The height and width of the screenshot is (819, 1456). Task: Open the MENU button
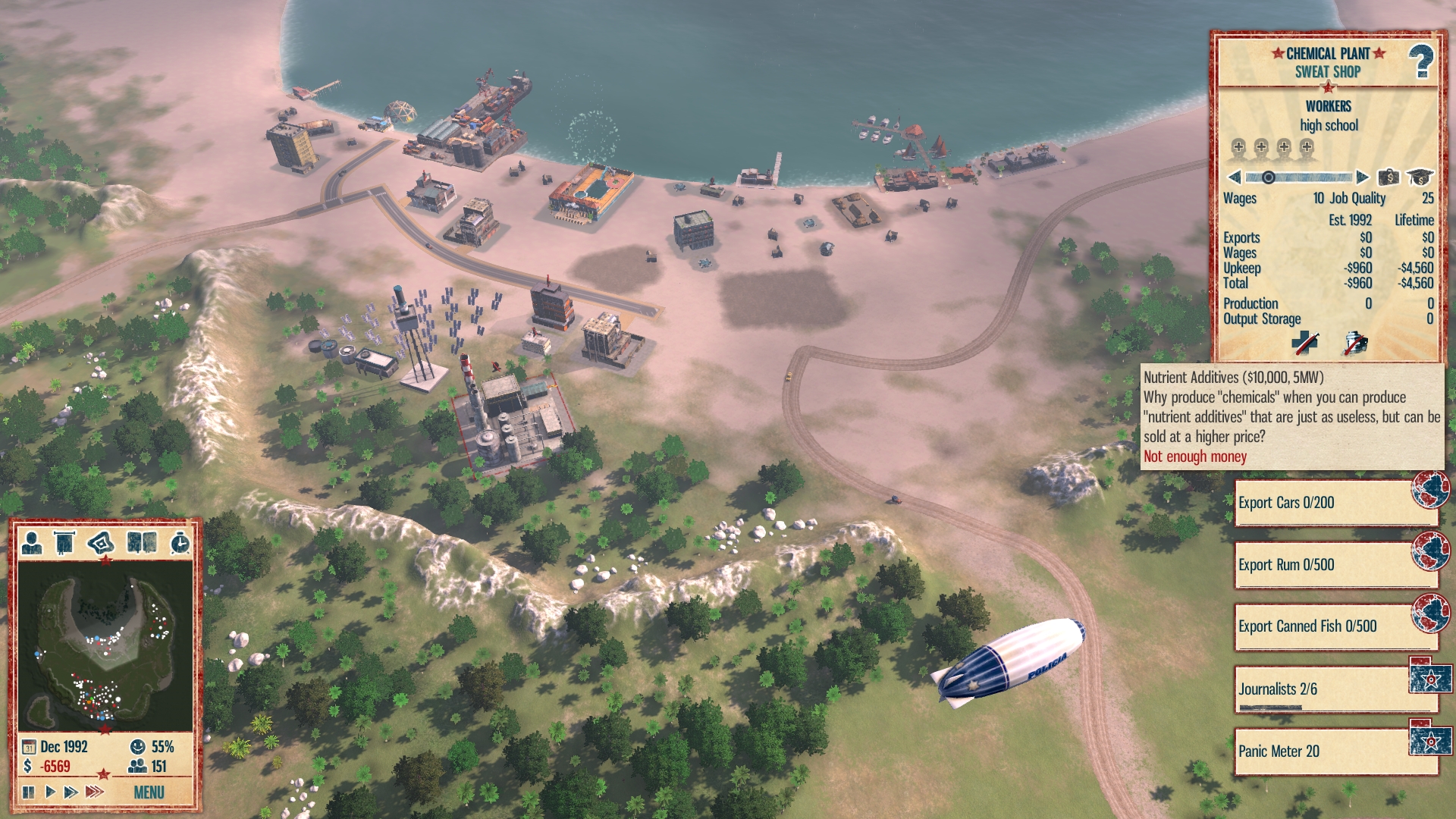(x=149, y=792)
